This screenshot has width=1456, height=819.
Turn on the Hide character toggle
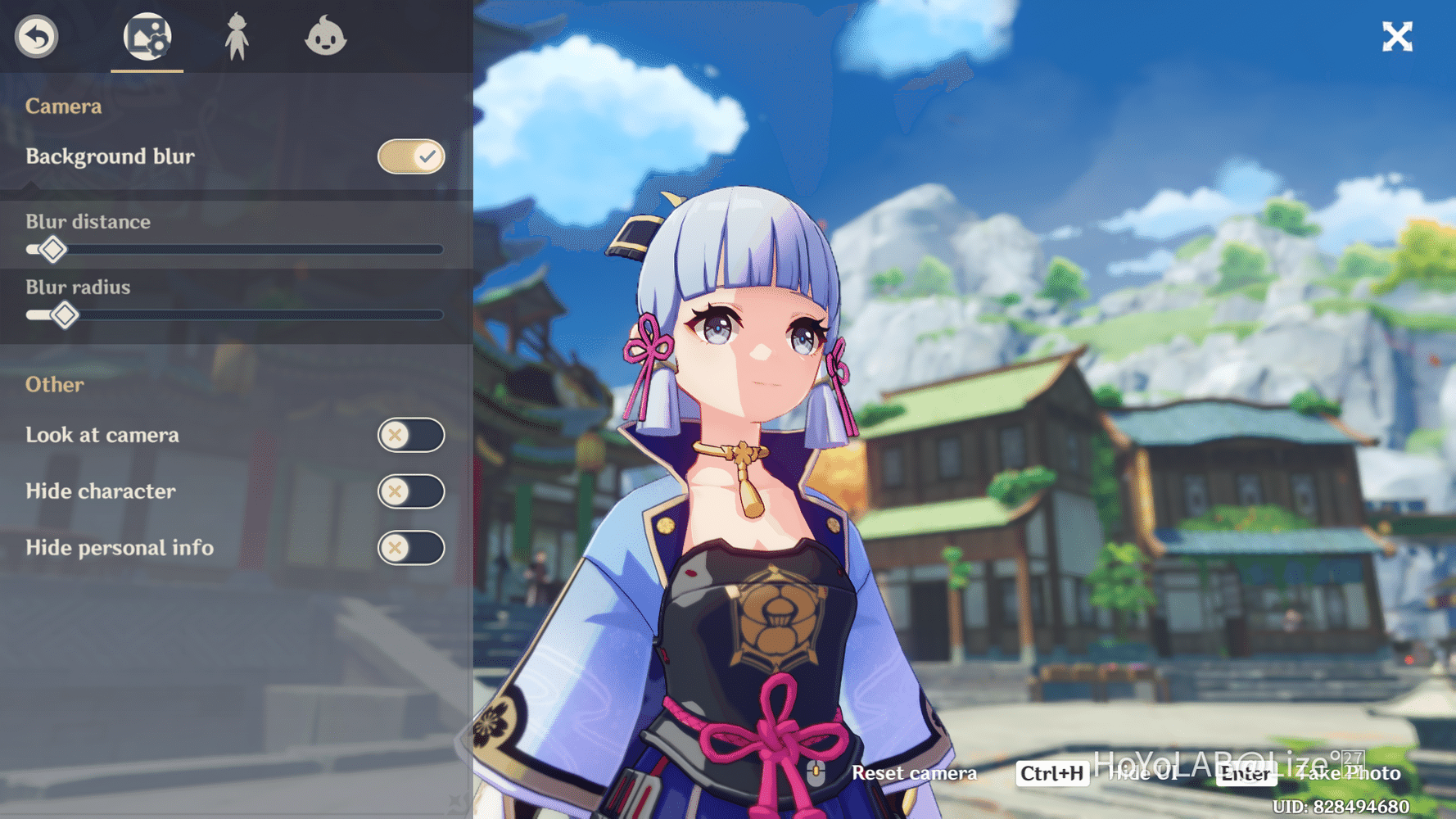[x=411, y=491]
